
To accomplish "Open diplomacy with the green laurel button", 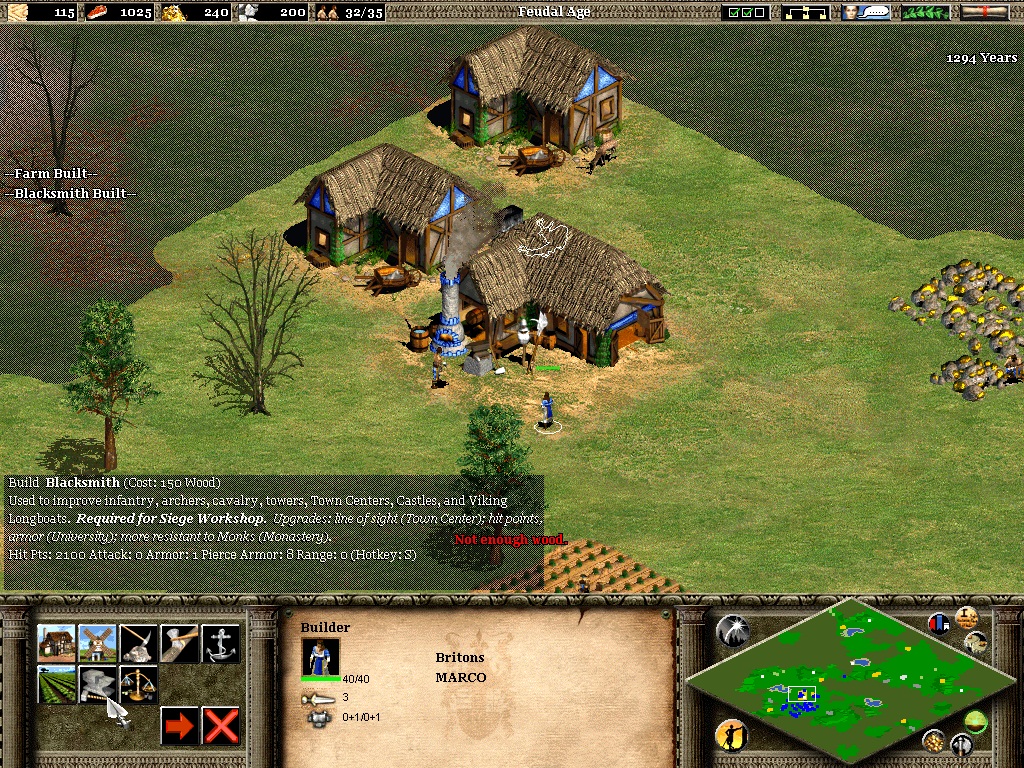I will [925, 12].
